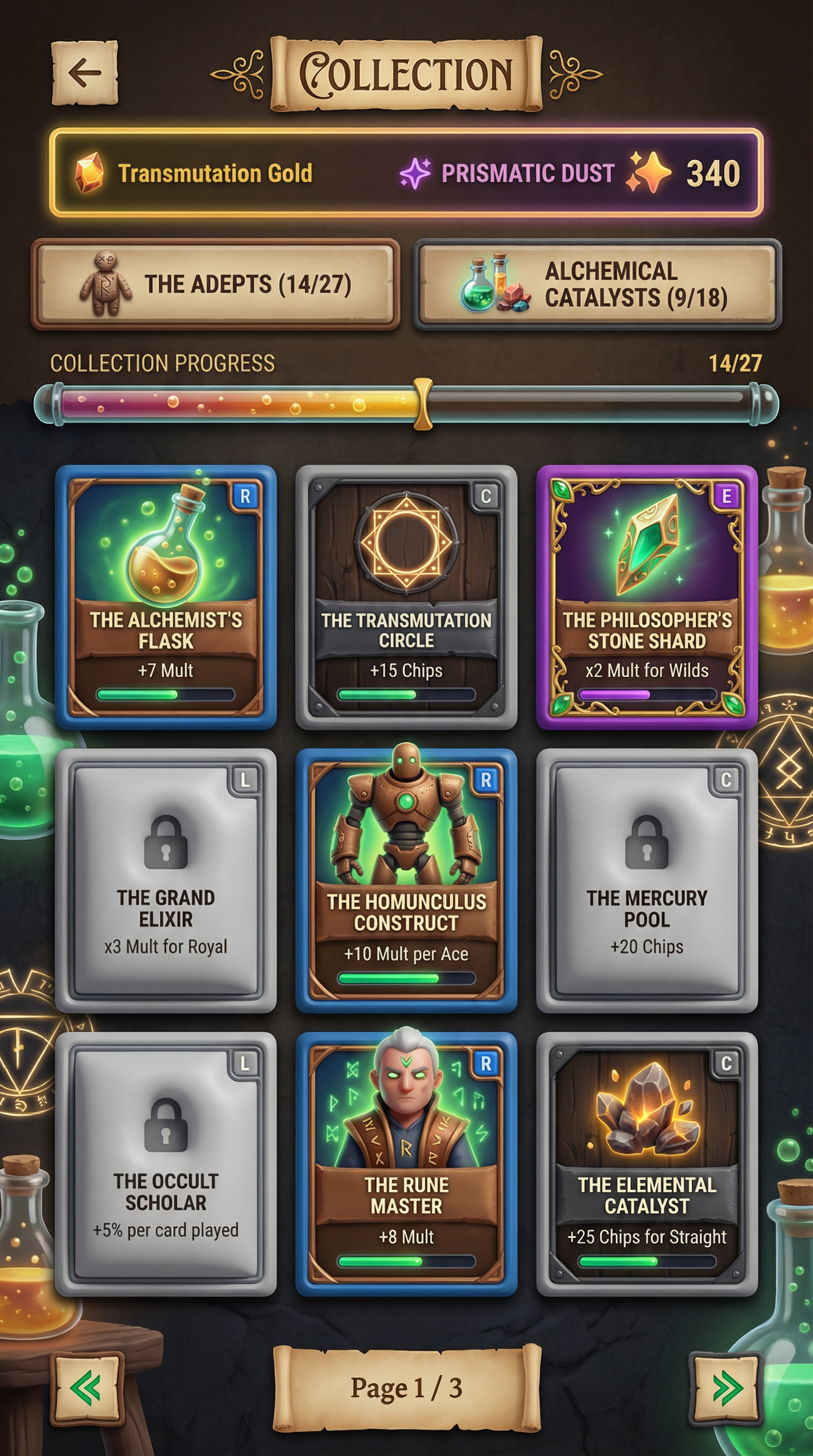The image size is (813, 1456).
Task: Select The Homunculus Construct card
Action: [x=406, y=880]
